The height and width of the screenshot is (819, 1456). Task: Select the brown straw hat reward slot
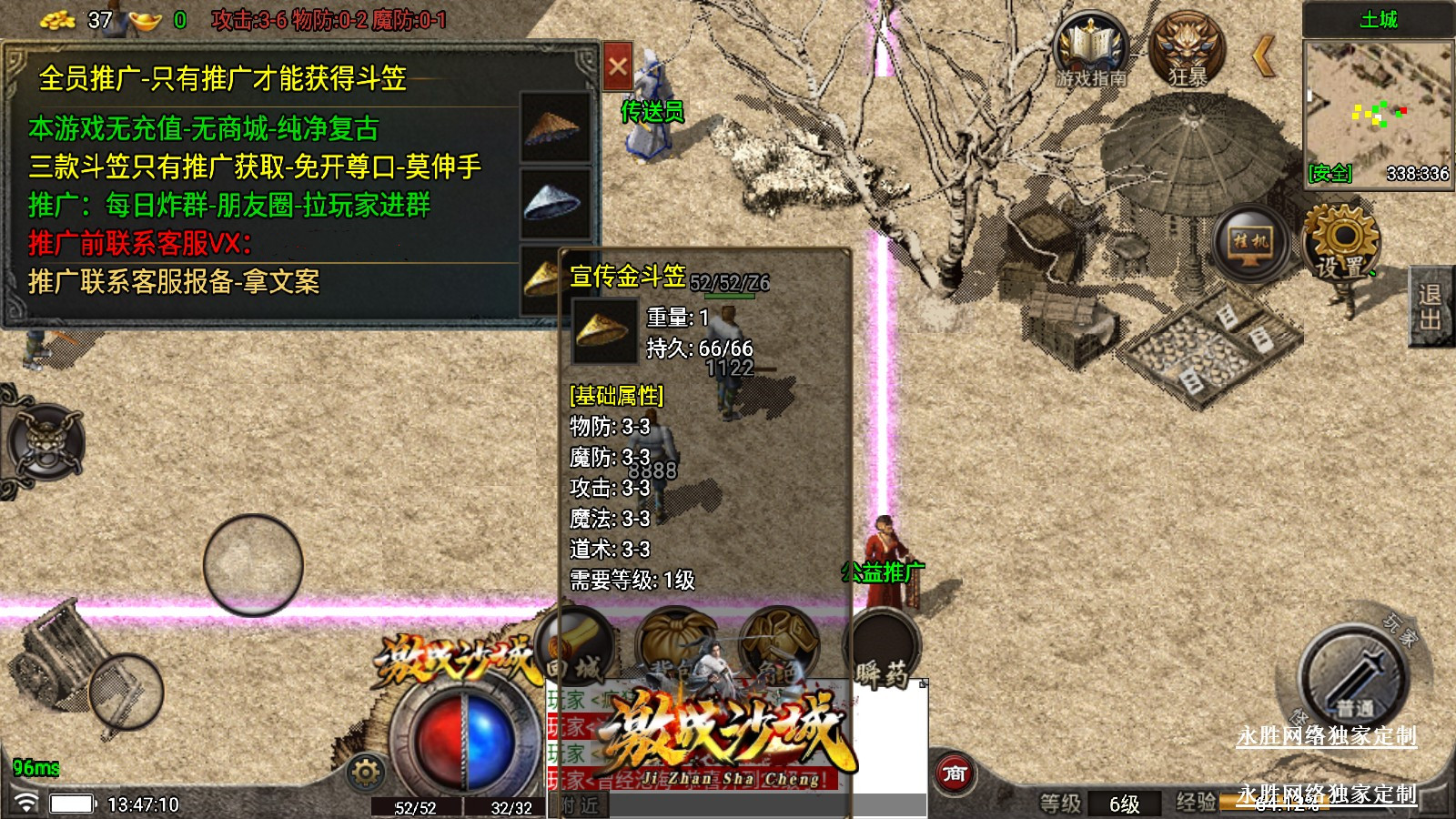coord(553,127)
